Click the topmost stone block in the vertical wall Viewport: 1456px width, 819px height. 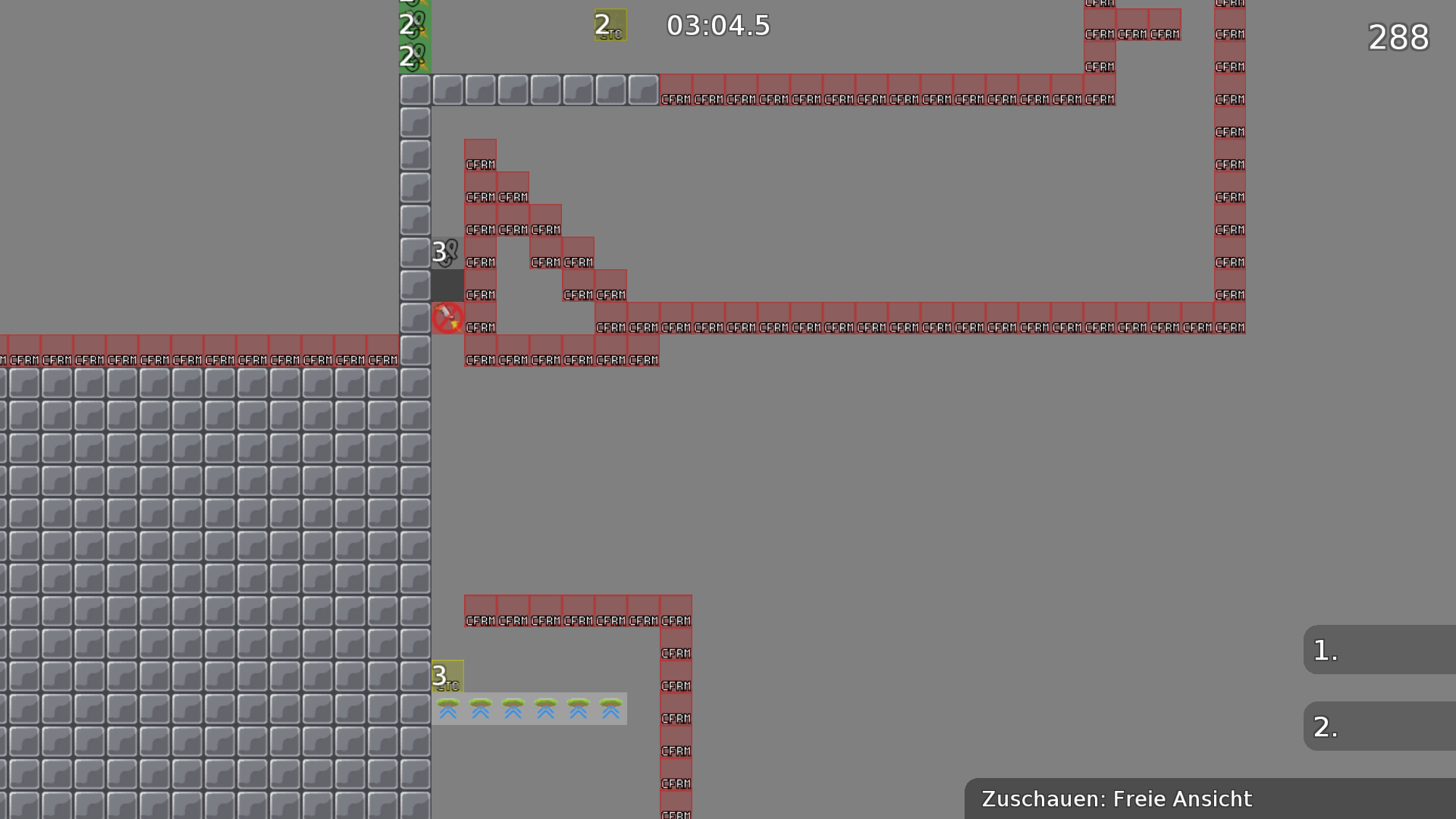(x=415, y=89)
